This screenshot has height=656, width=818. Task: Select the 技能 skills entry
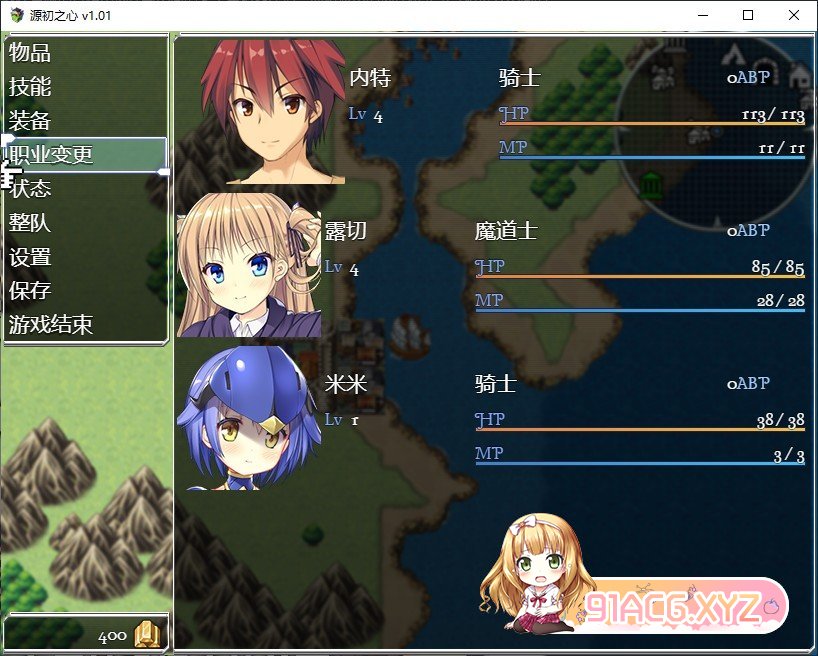tap(31, 87)
